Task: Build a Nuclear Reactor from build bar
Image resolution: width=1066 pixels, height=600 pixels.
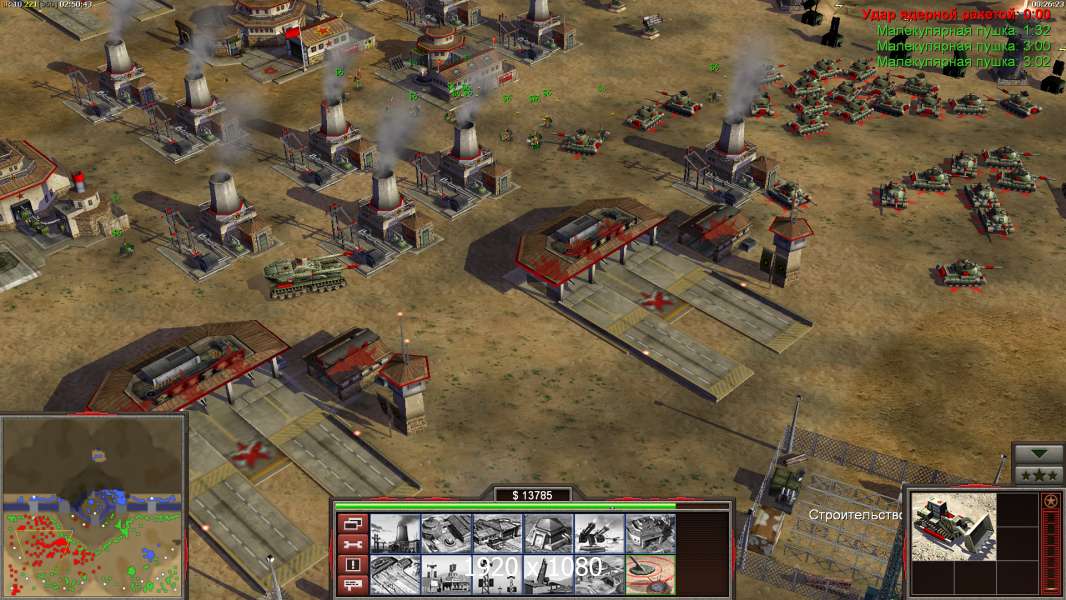Action: [x=395, y=534]
